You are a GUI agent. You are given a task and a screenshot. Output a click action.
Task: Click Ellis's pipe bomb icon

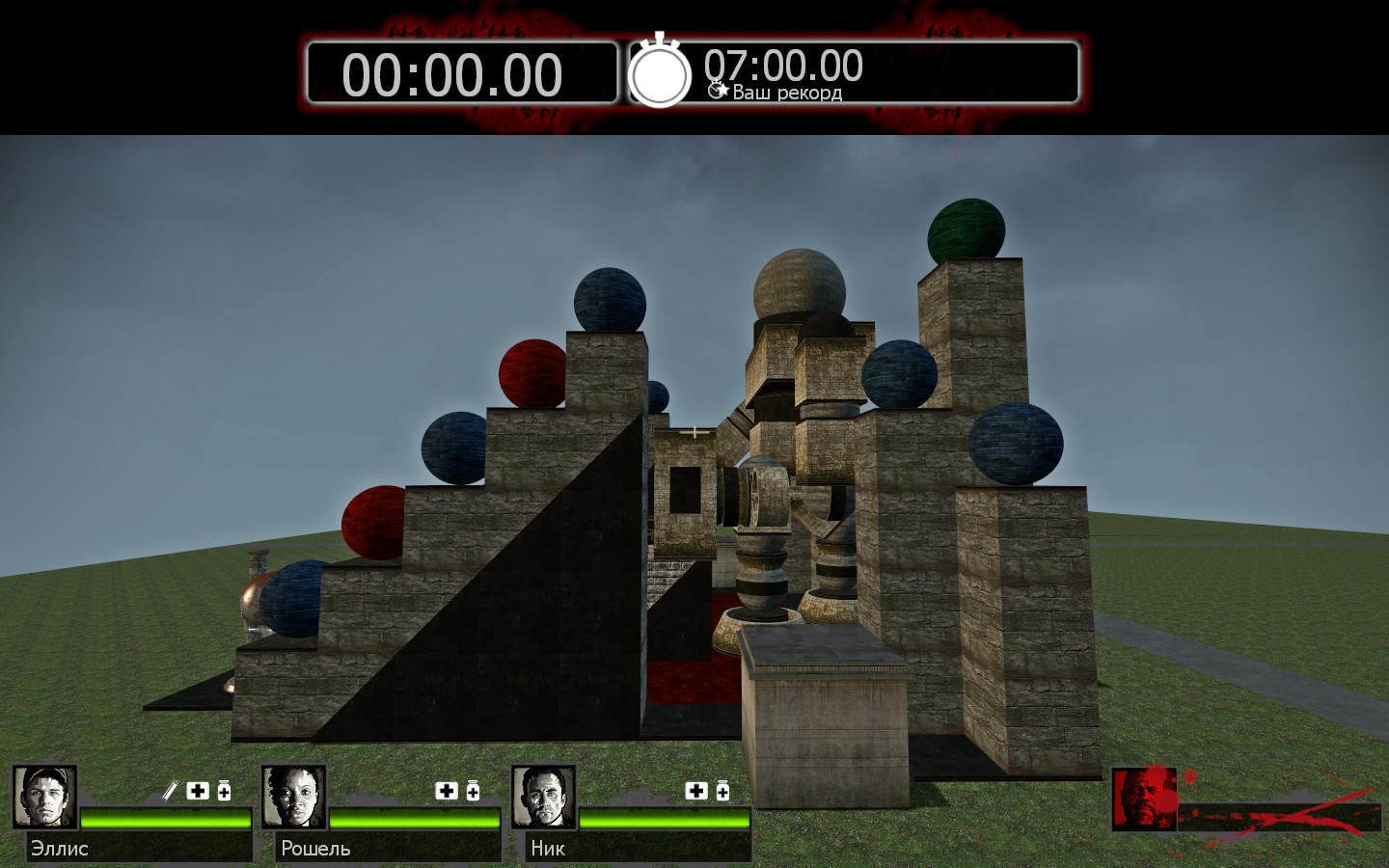point(170,791)
